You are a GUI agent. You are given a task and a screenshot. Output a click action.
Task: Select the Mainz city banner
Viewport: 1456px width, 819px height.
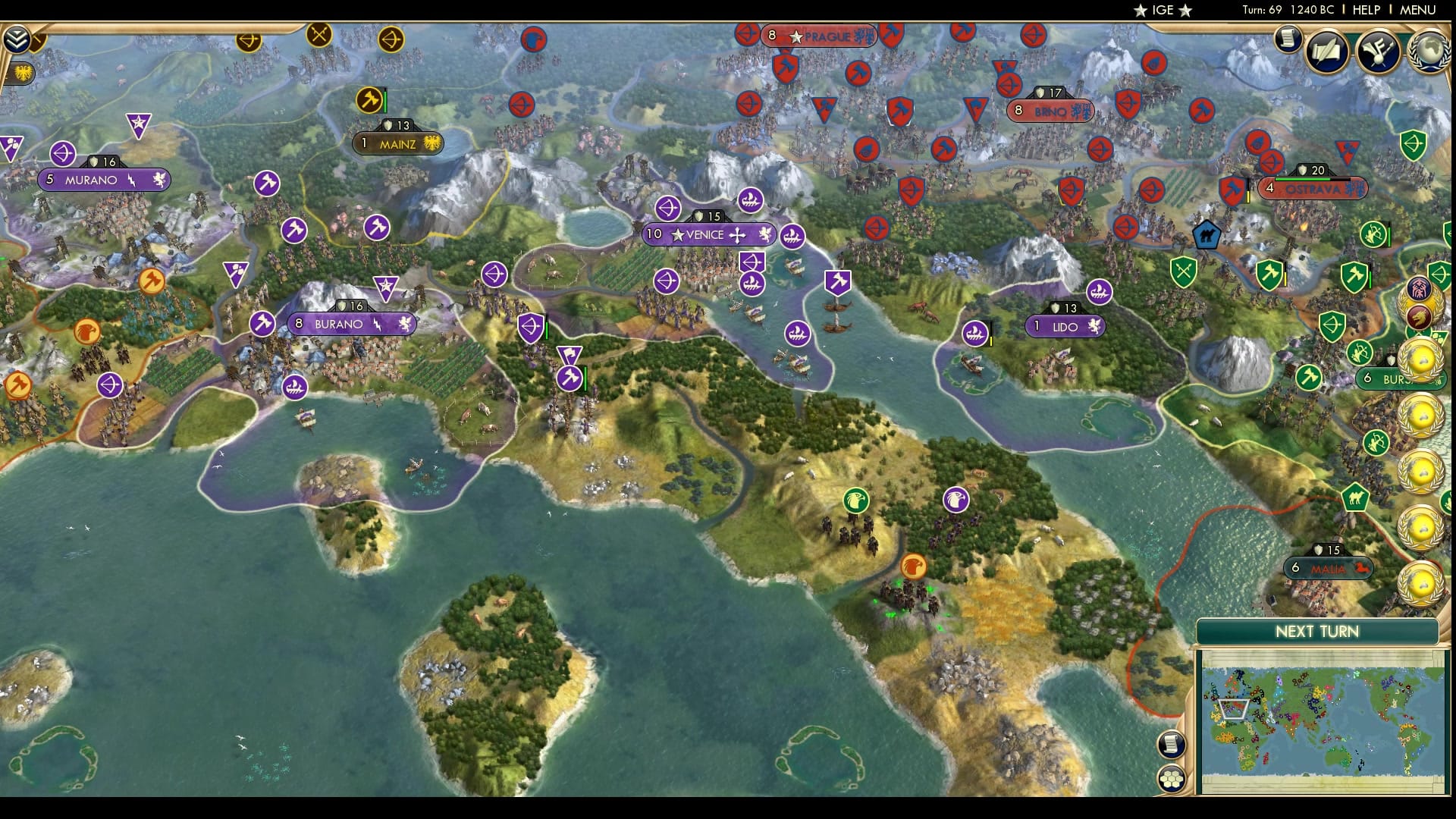[x=397, y=143]
